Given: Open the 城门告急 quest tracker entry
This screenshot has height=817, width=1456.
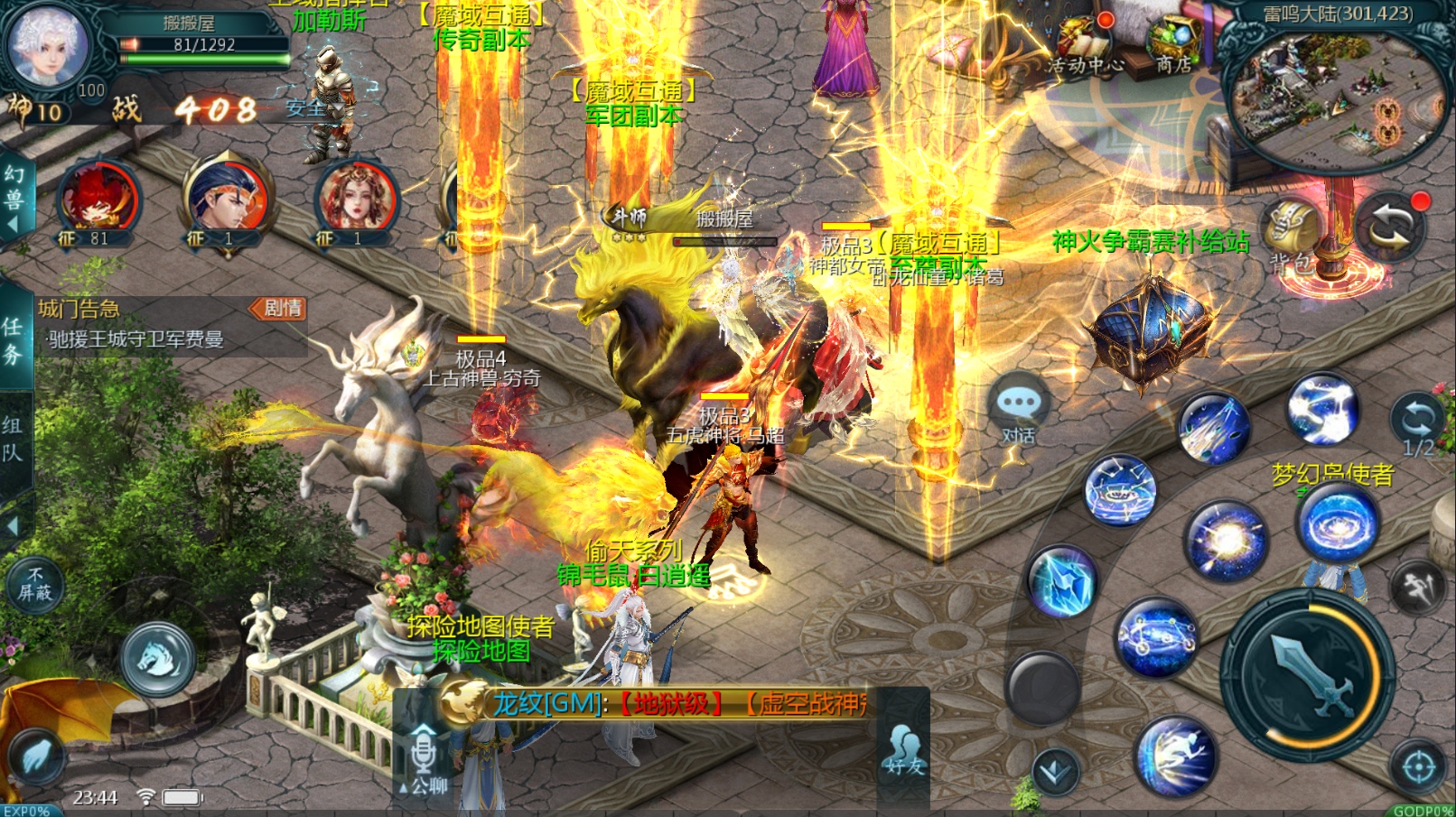Looking at the screenshot, I should click(x=135, y=325).
